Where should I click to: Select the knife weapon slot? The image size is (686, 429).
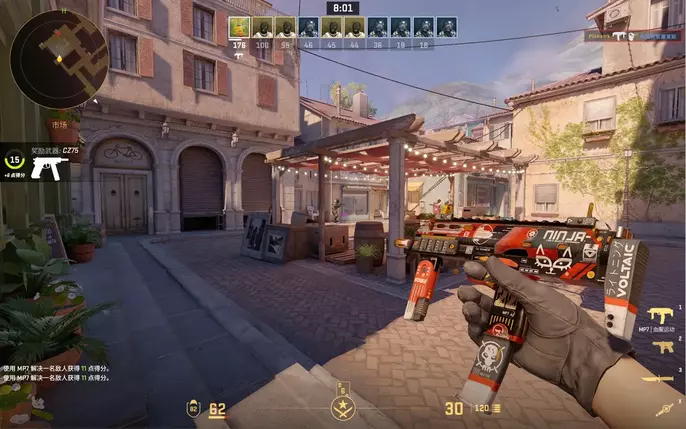point(661,378)
